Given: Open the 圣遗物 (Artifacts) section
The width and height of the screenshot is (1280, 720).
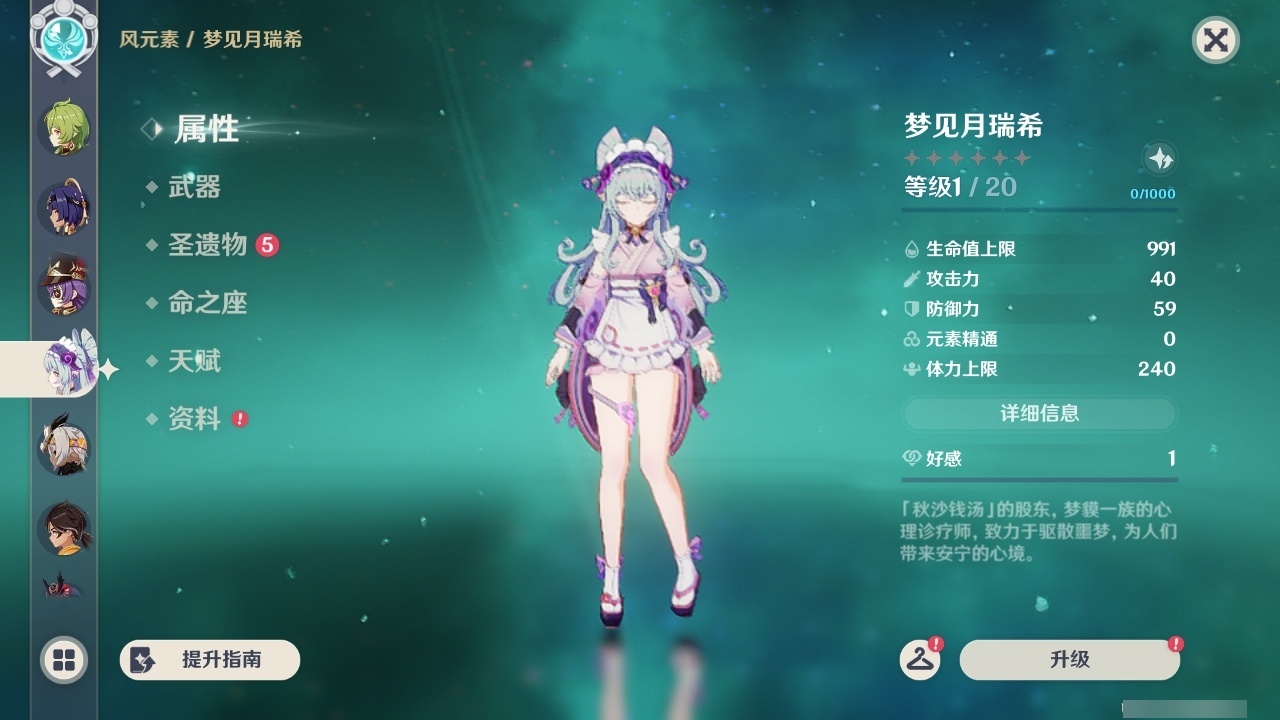Looking at the screenshot, I should (210, 245).
